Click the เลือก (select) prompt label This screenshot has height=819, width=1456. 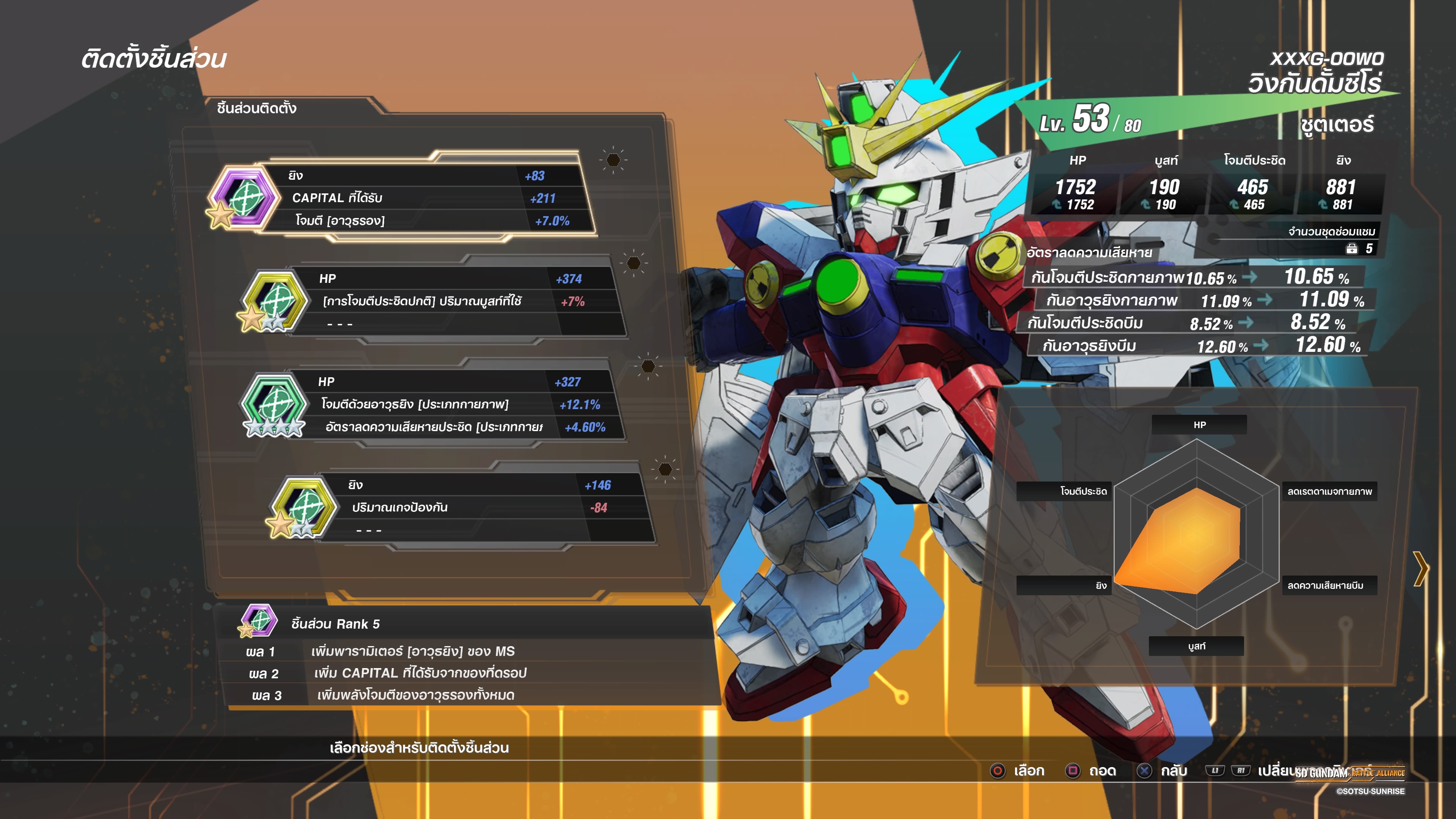[x=1028, y=771]
